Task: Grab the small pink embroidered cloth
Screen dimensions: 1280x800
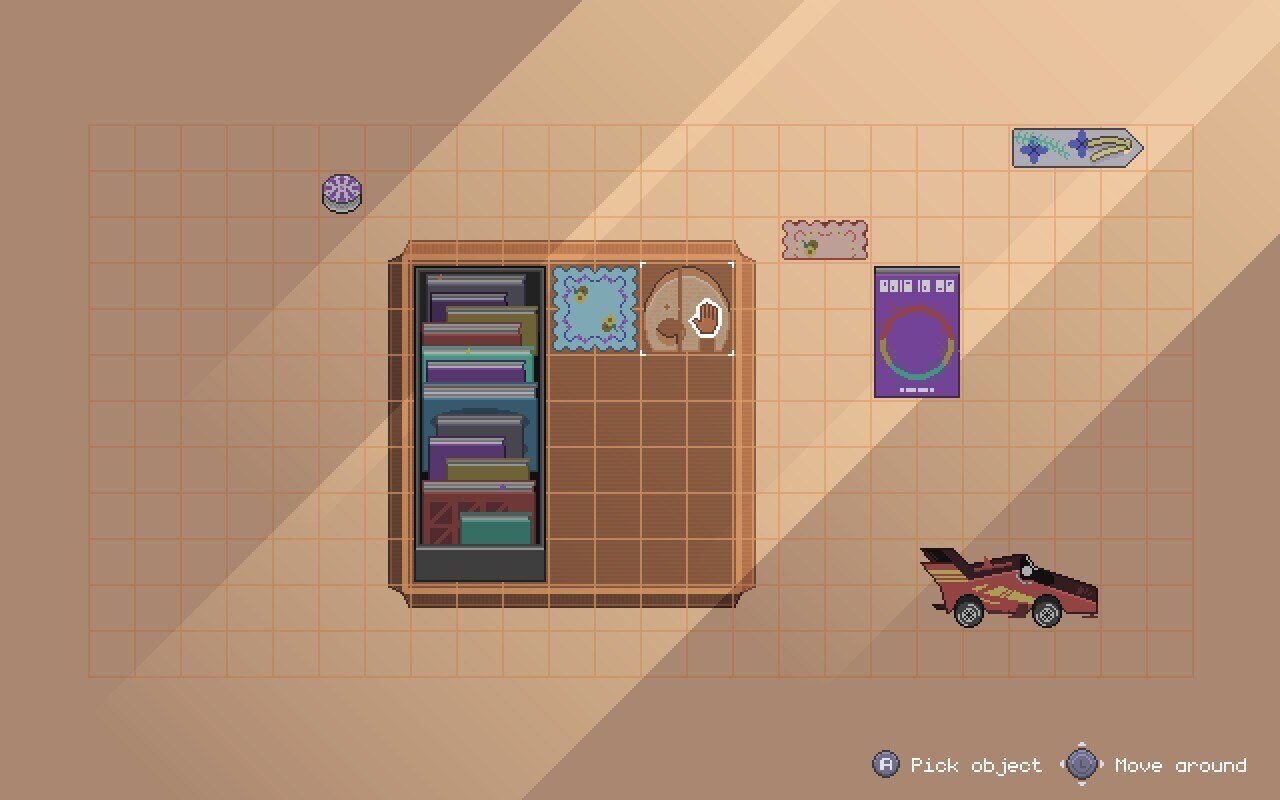Action: click(825, 240)
